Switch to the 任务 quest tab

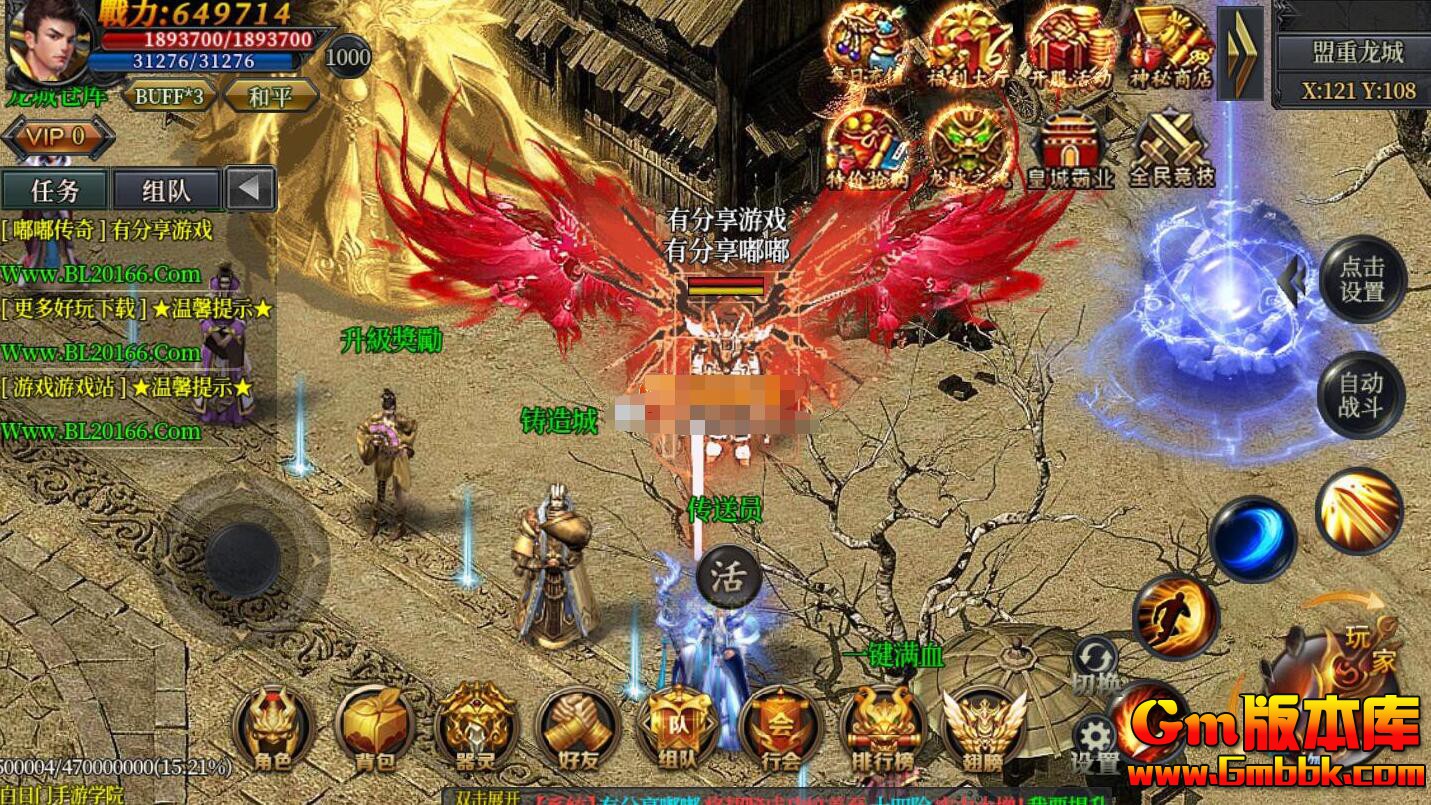coord(55,189)
